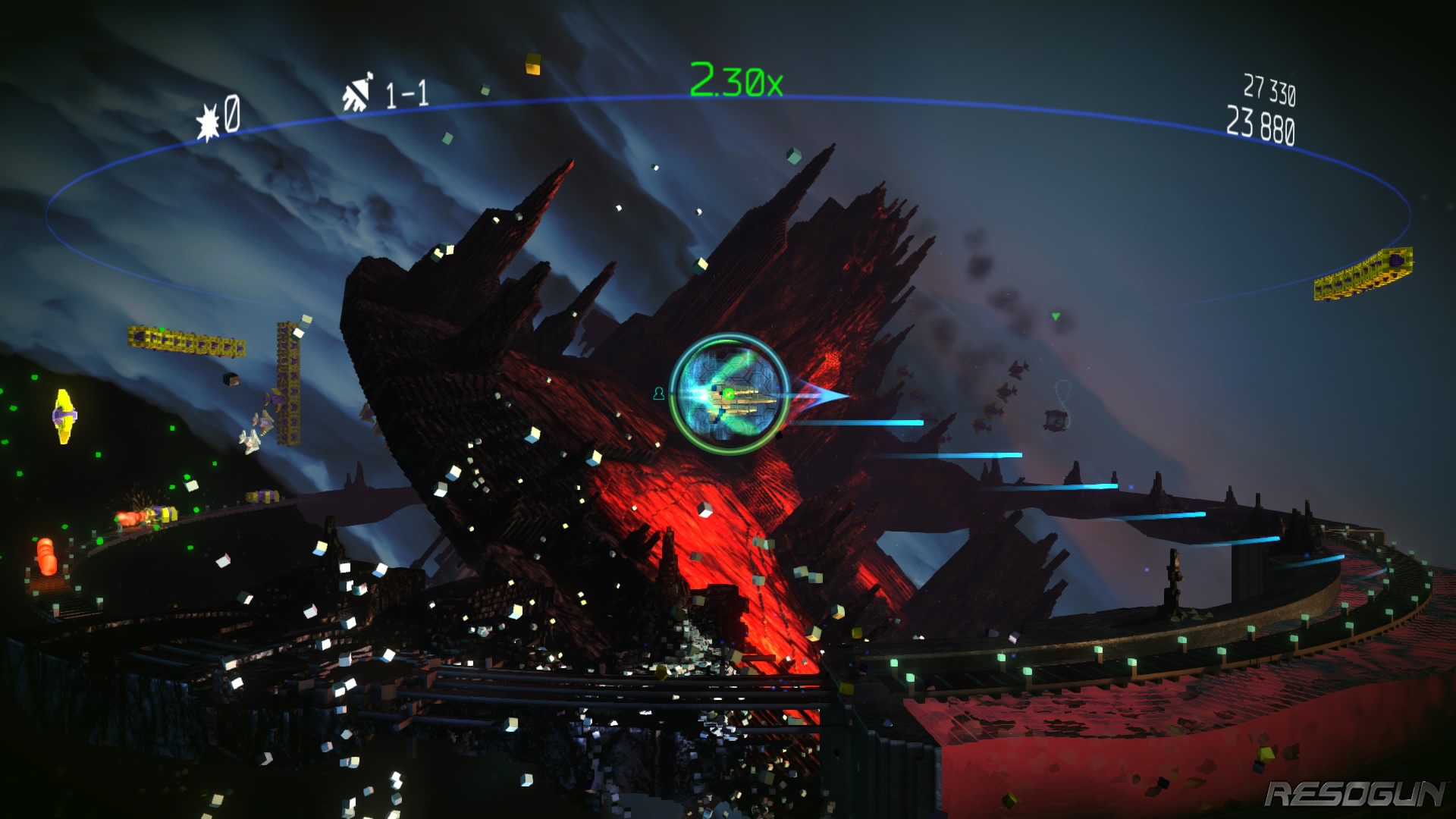This screenshot has width=1456, height=819.
Task: Click the small green gem beside the 1-1 indicator
Action: point(485,90)
